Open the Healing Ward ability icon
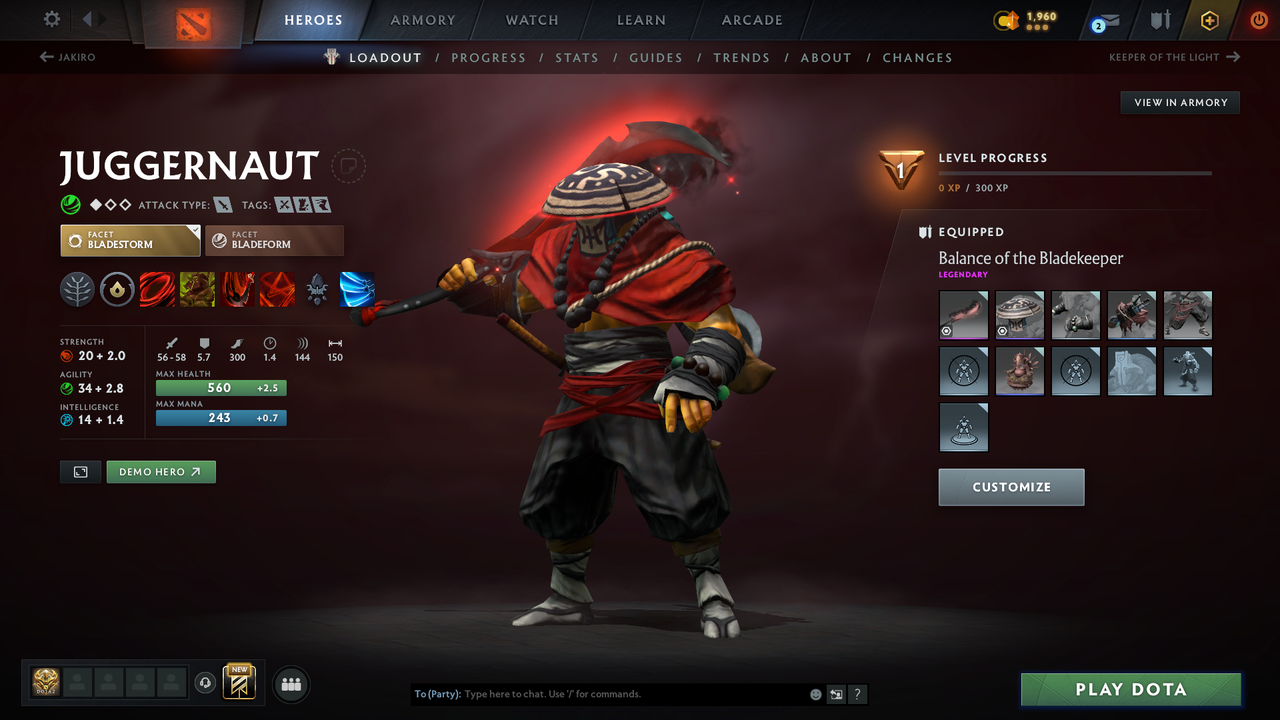 (197, 290)
